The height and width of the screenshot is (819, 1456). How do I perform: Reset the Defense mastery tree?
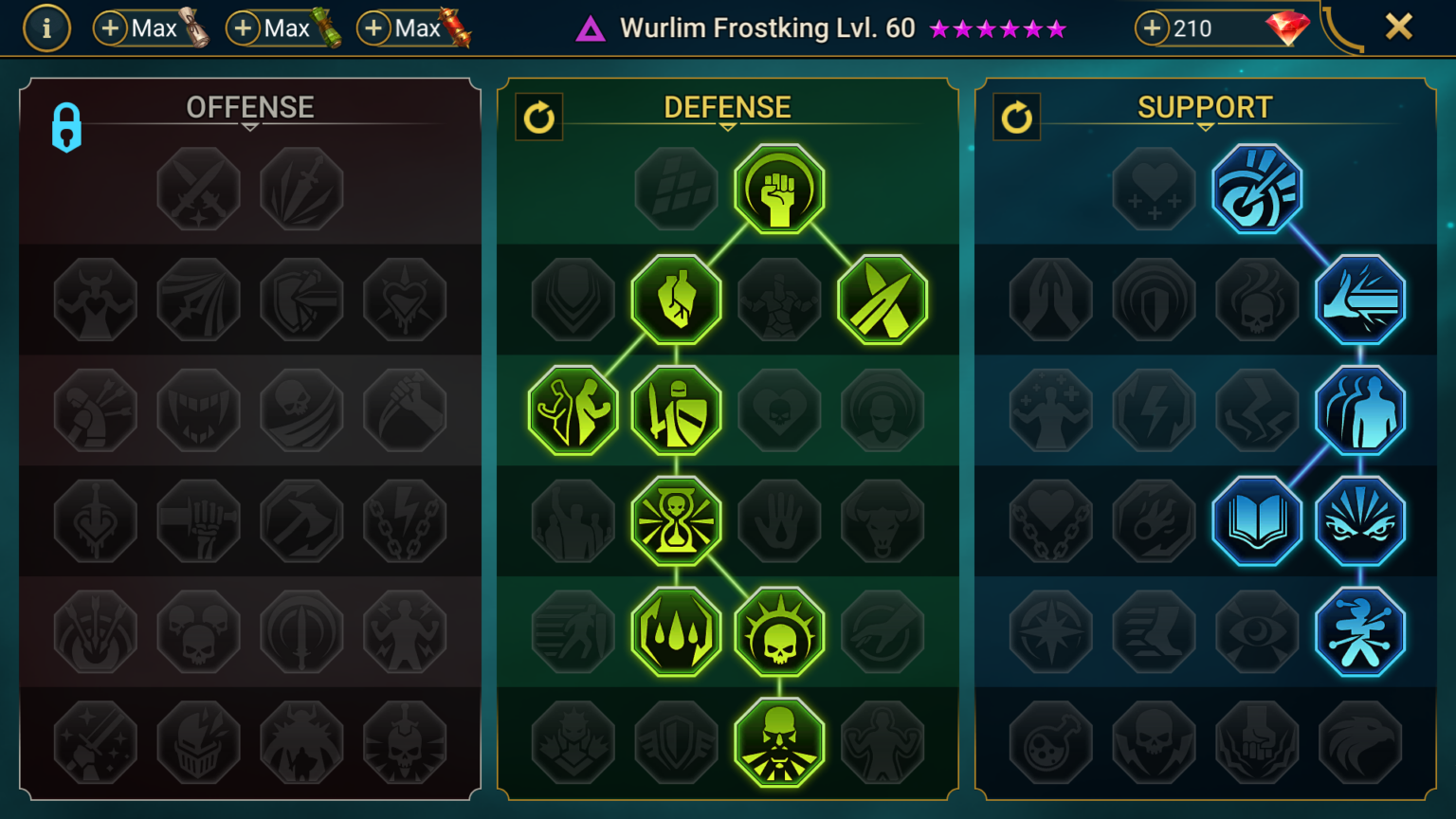pos(539,118)
